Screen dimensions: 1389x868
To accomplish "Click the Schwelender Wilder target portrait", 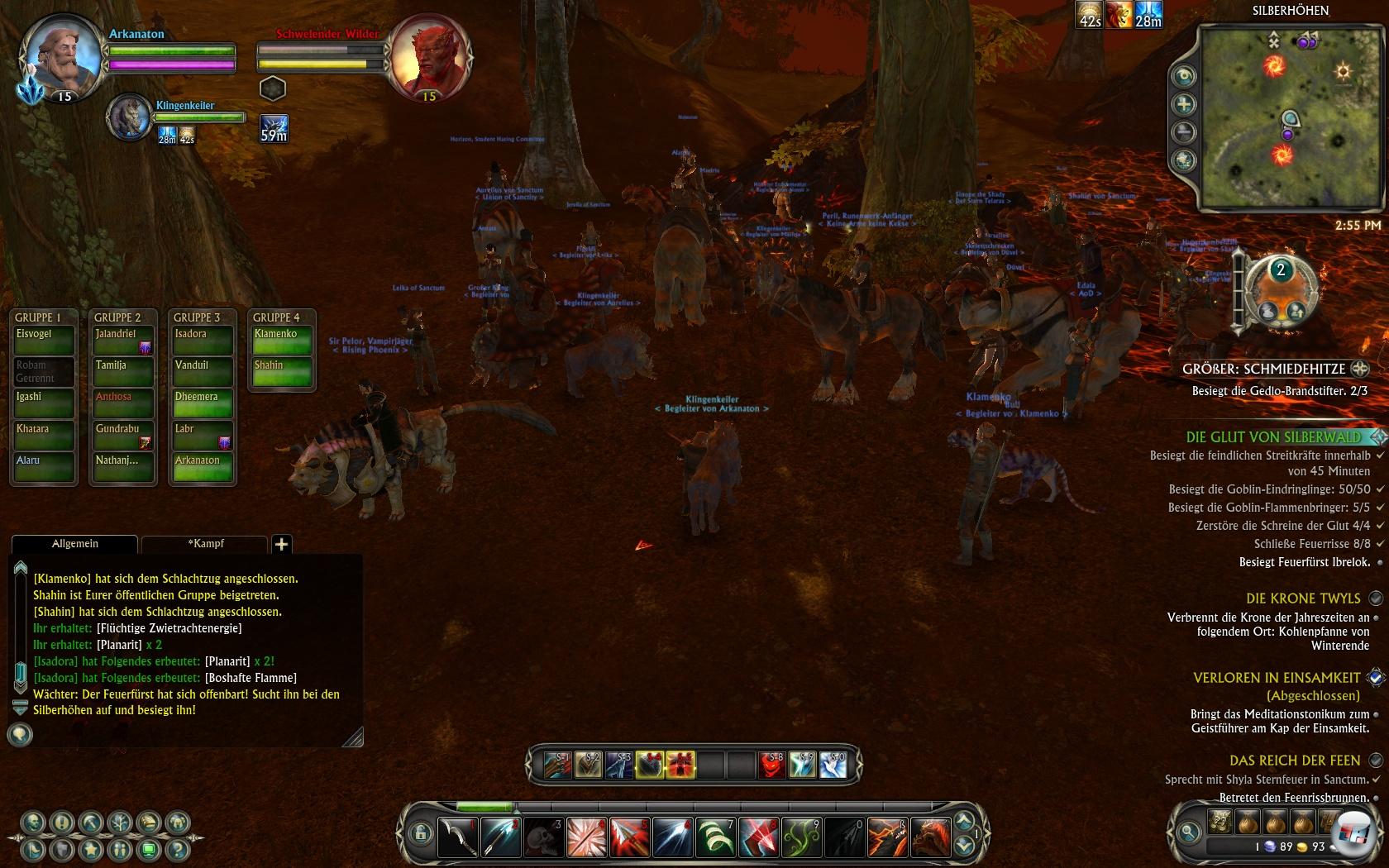I will 429,58.
